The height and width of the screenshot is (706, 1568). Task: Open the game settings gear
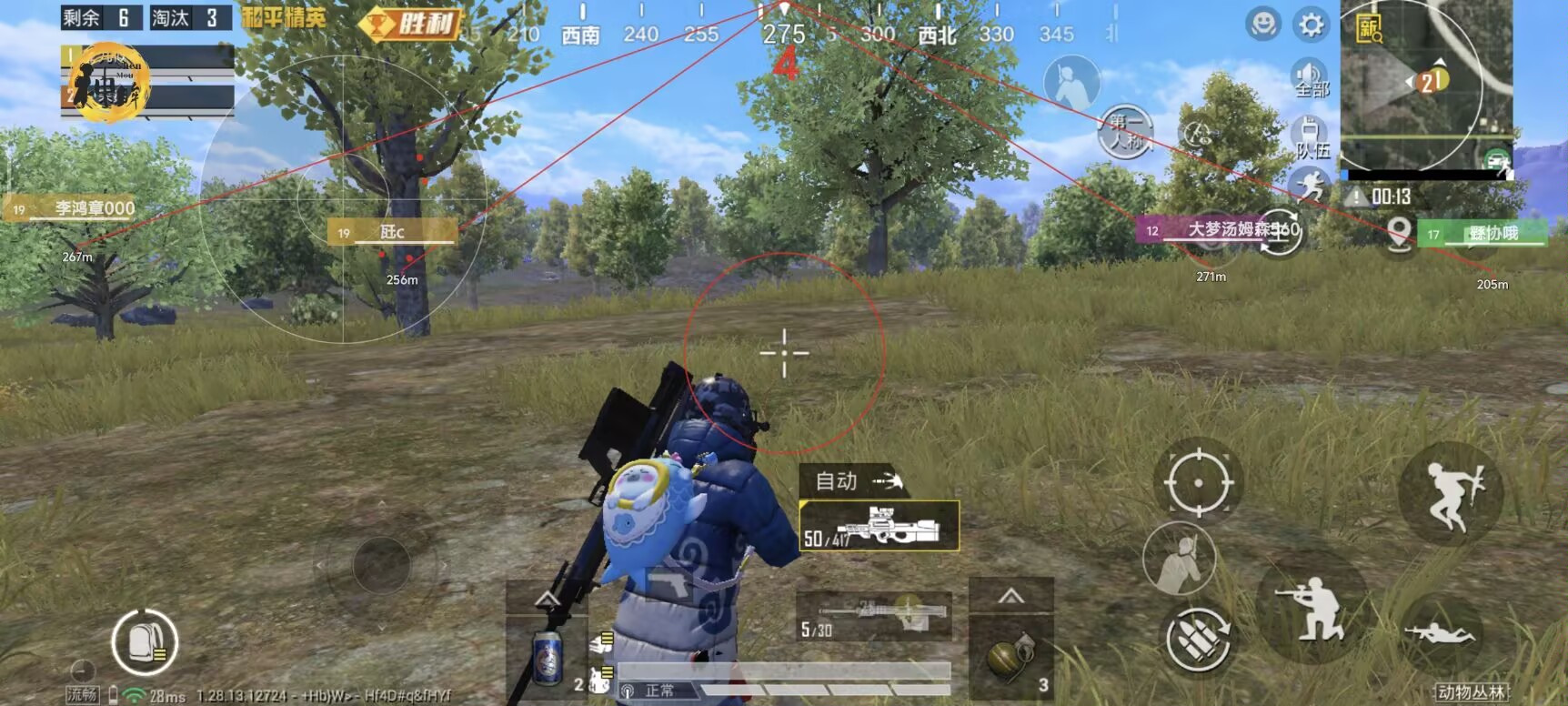[1309, 26]
